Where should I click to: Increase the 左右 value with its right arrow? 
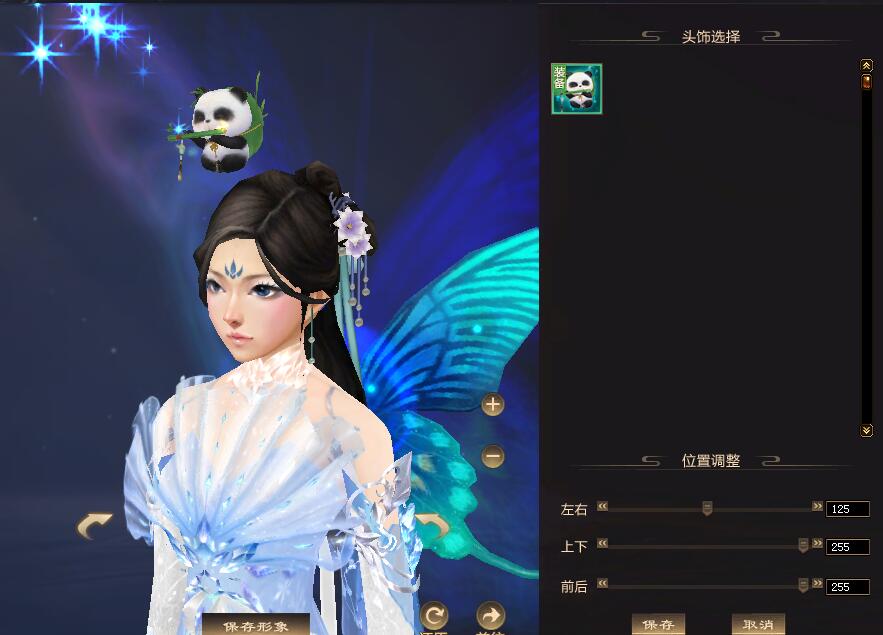click(817, 507)
